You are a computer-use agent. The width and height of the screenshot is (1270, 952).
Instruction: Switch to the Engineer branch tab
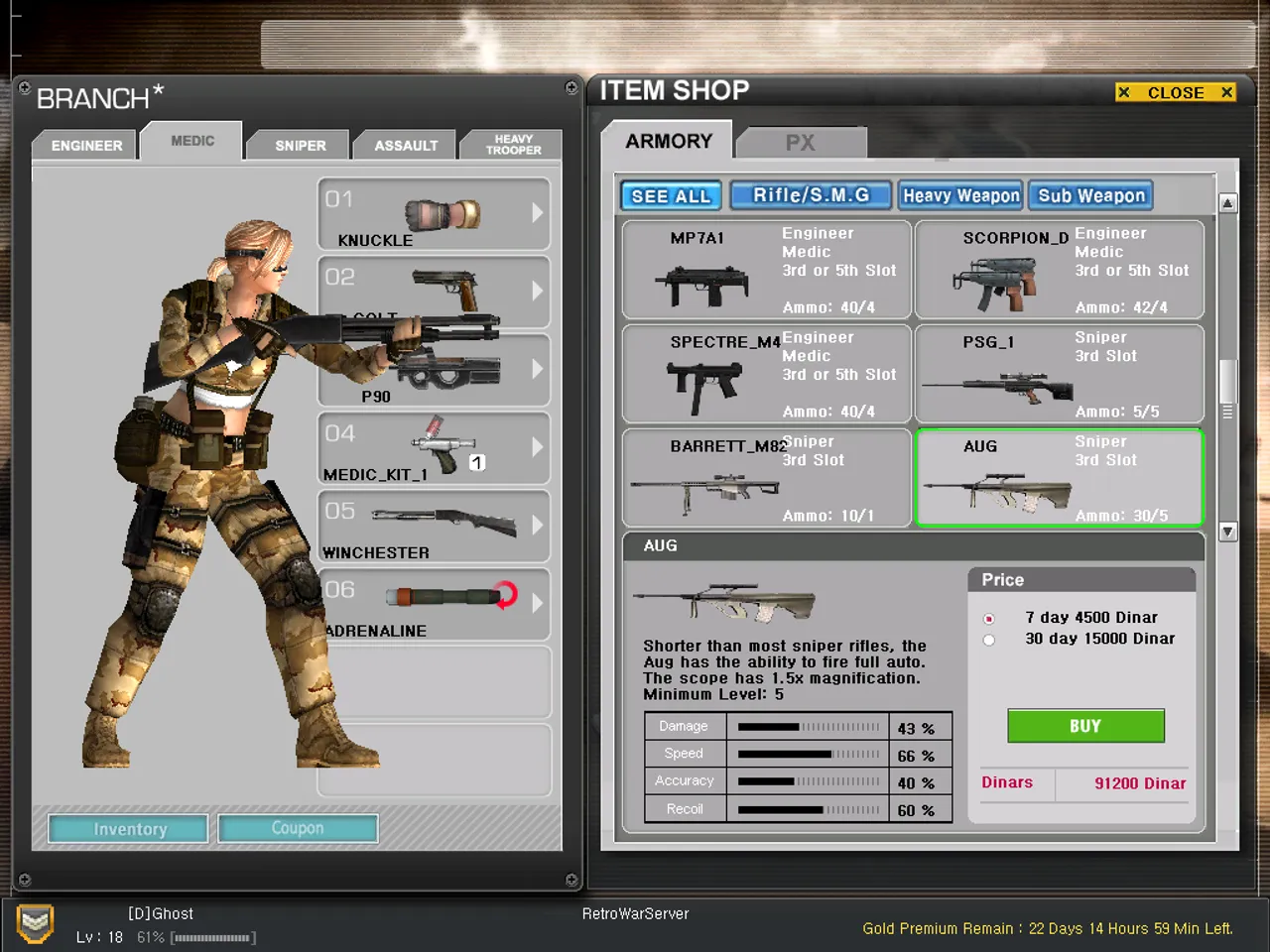click(86, 145)
